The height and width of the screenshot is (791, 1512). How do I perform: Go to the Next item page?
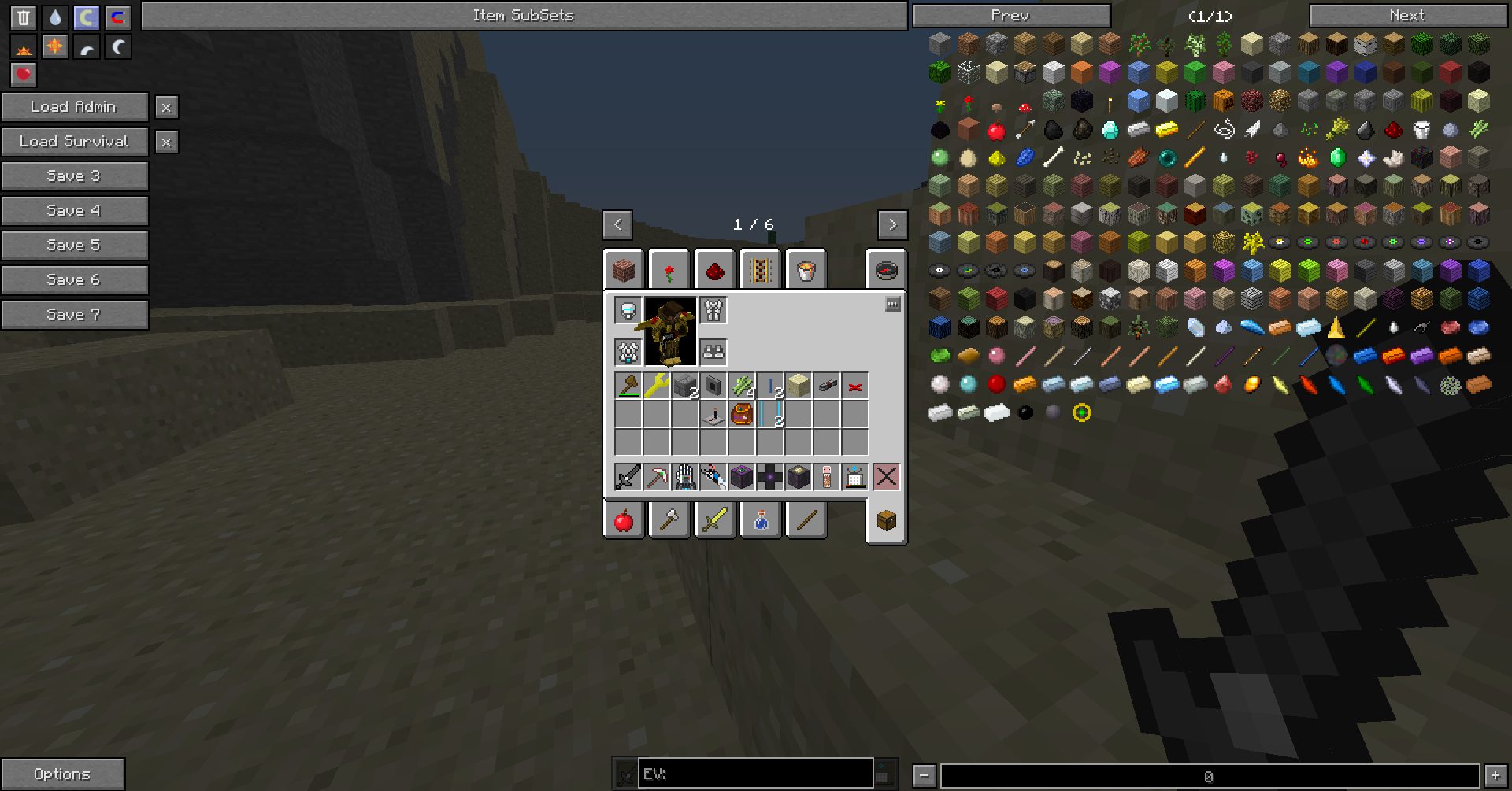coord(1407,16)
